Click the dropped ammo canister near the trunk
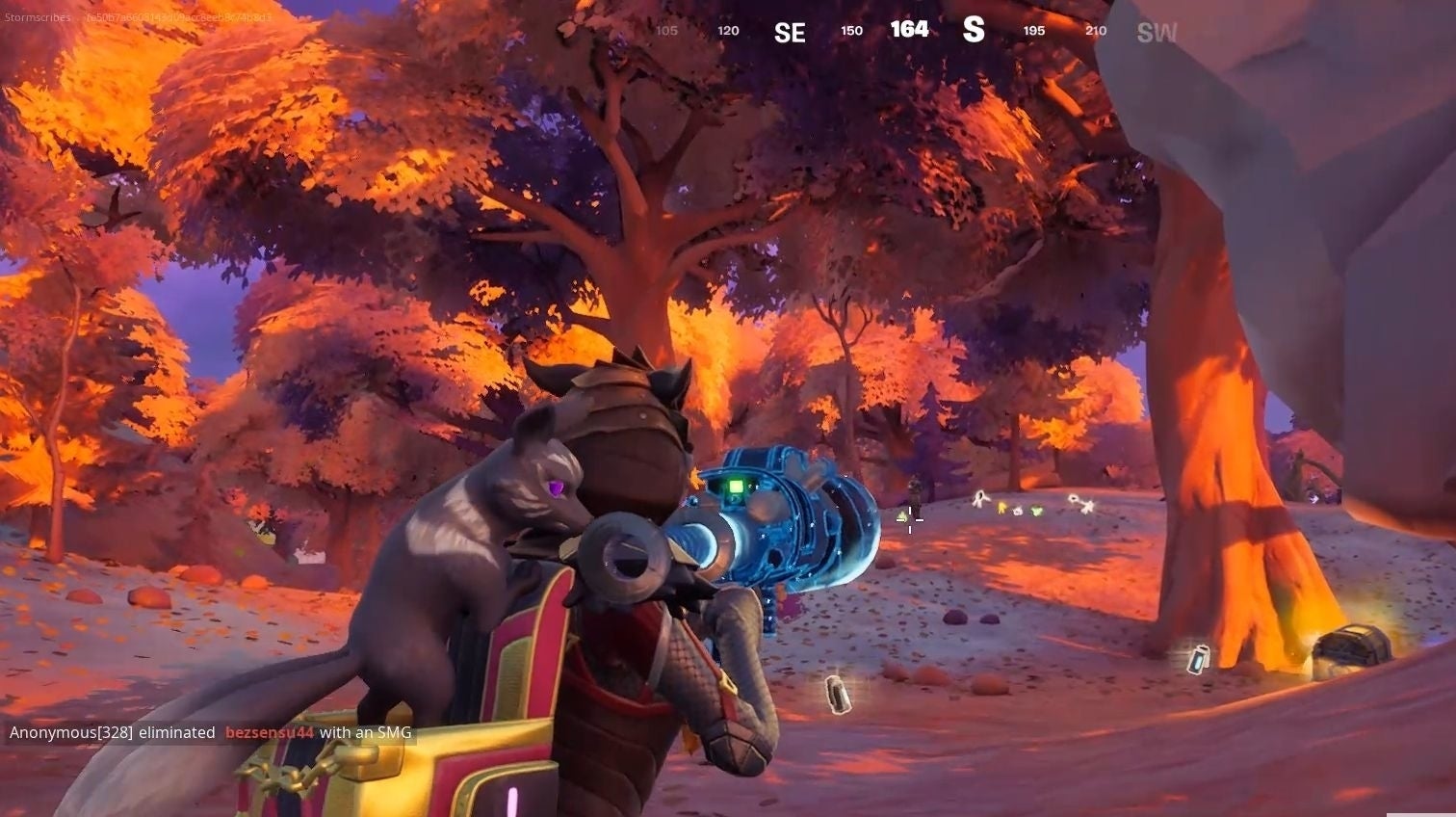This screenshot has height=817, width=1456. click(x=1199, y=660)
